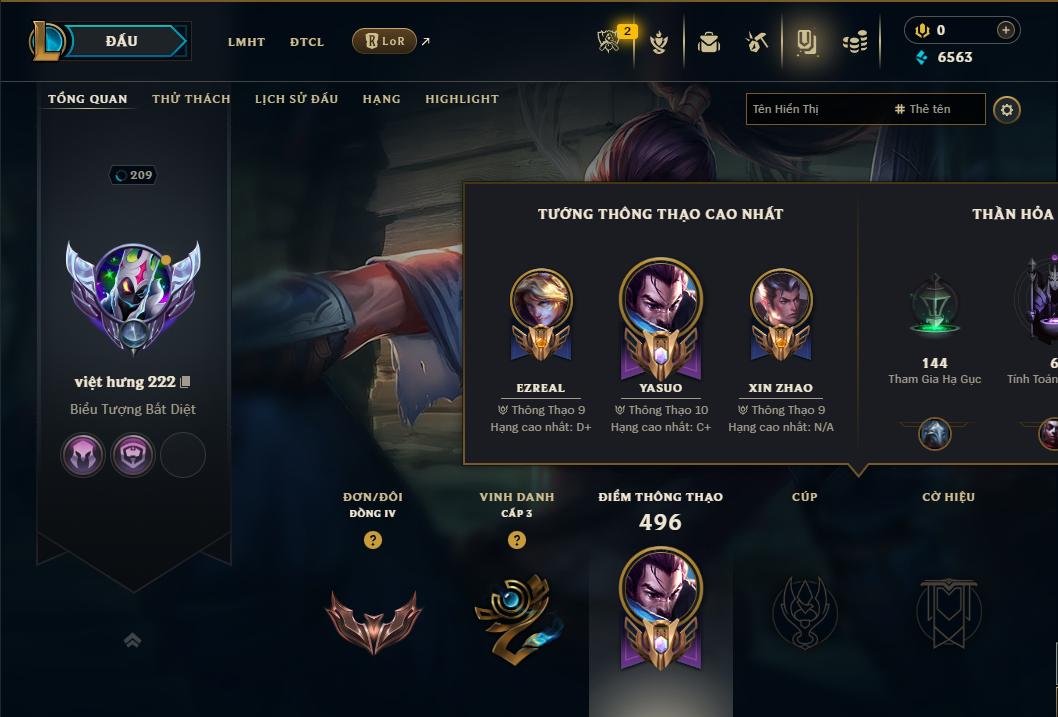Switch to the Lịch Sử Đấu tab
The width and height of the screenshot is (1058, 717).
click(x=296, y=99)
